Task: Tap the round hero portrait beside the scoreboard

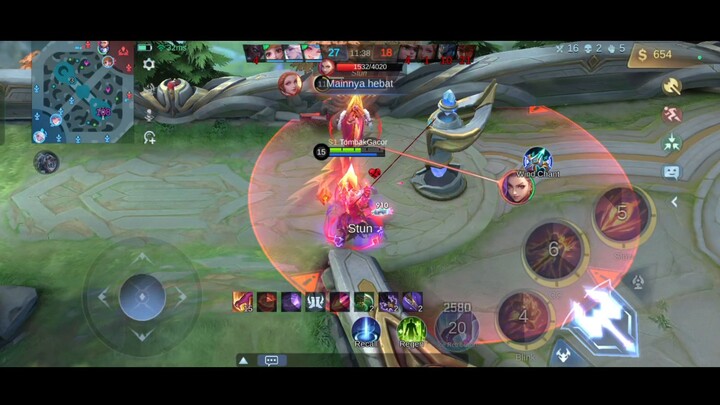Action: (x=291, y=83)
